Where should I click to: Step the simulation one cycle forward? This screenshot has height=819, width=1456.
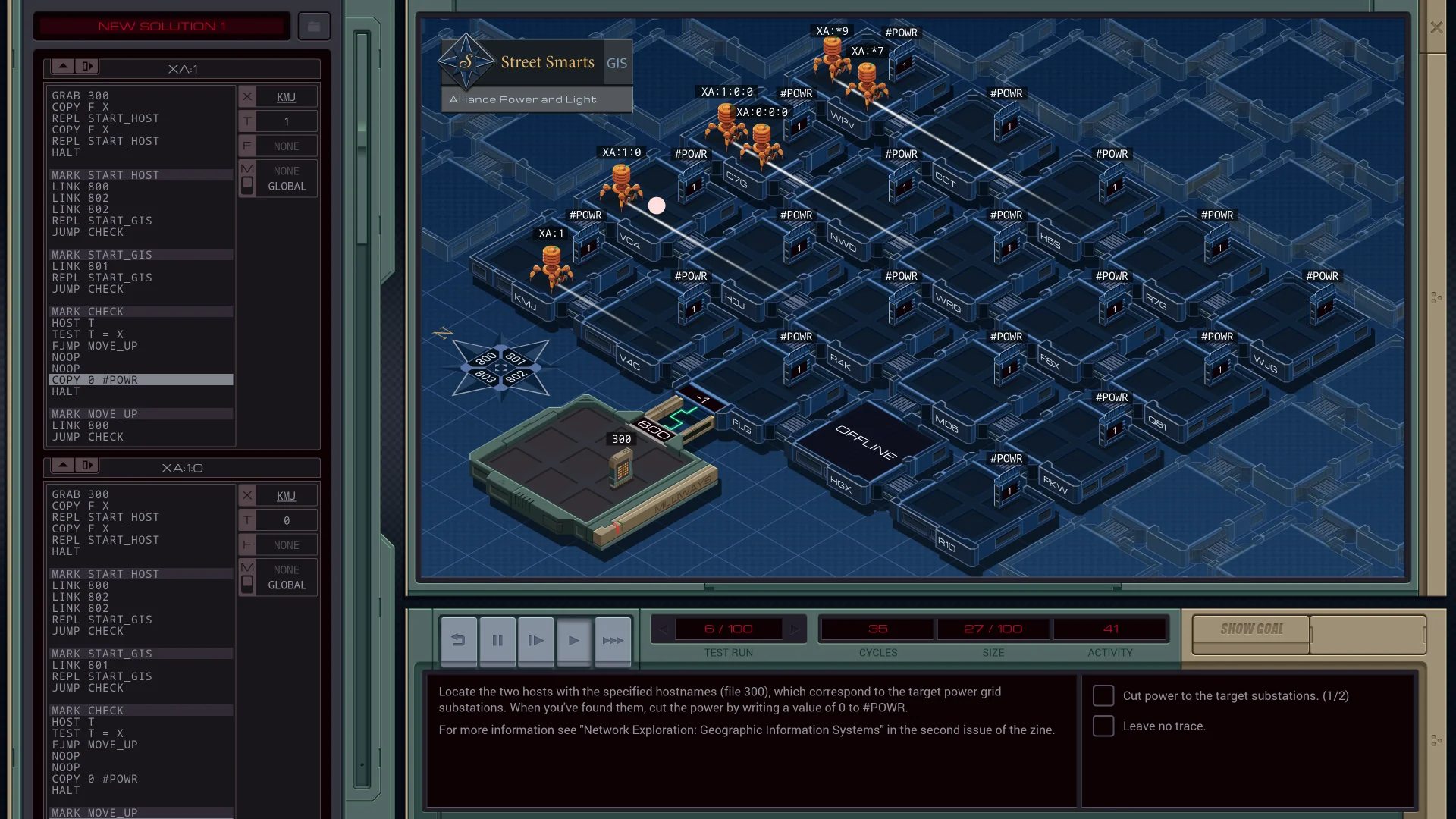click(535, 641)
